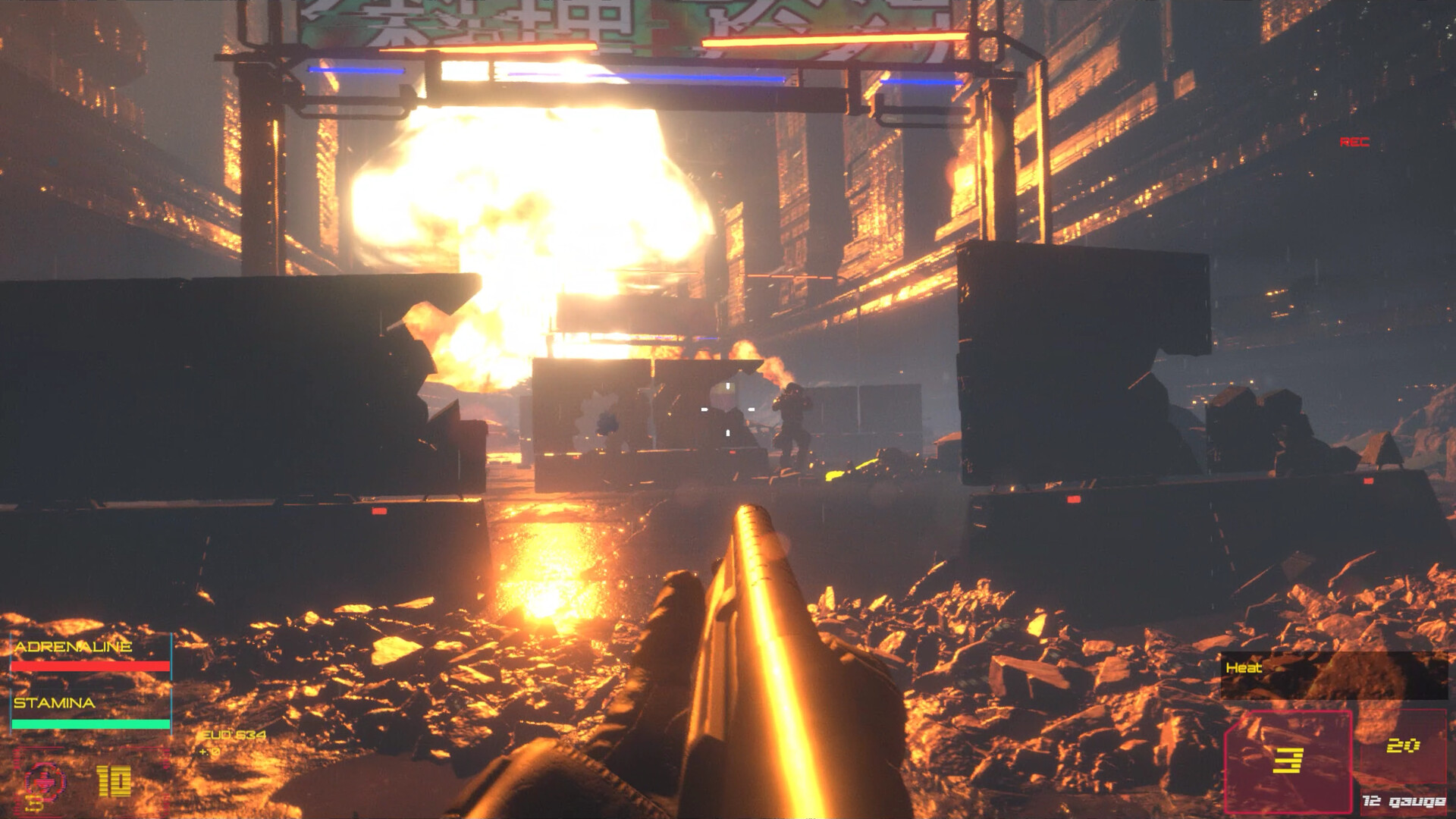Click the yellow '3' shell count display
1456x819 pixels.
pos(1289,761)
